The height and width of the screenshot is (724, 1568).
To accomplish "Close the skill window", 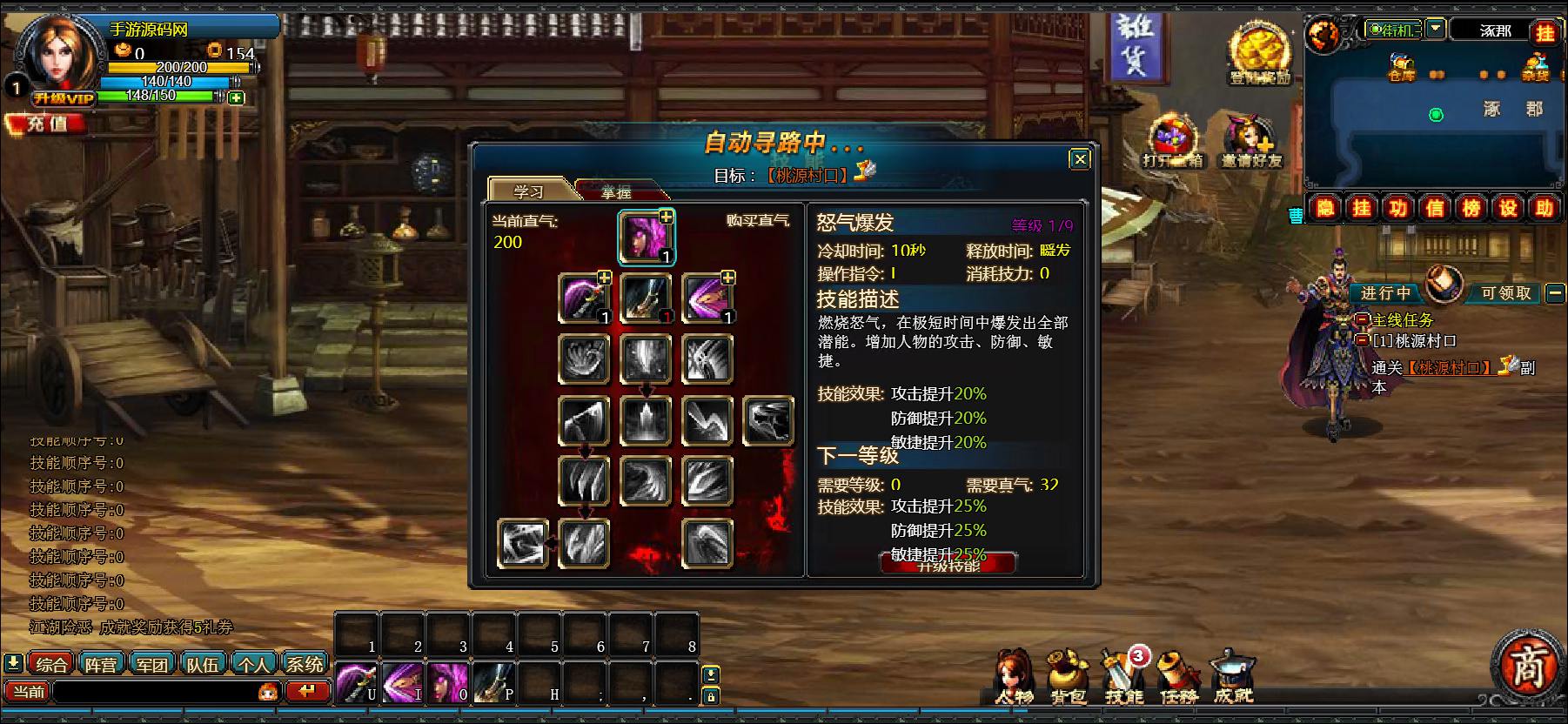I will [1079, 159].
